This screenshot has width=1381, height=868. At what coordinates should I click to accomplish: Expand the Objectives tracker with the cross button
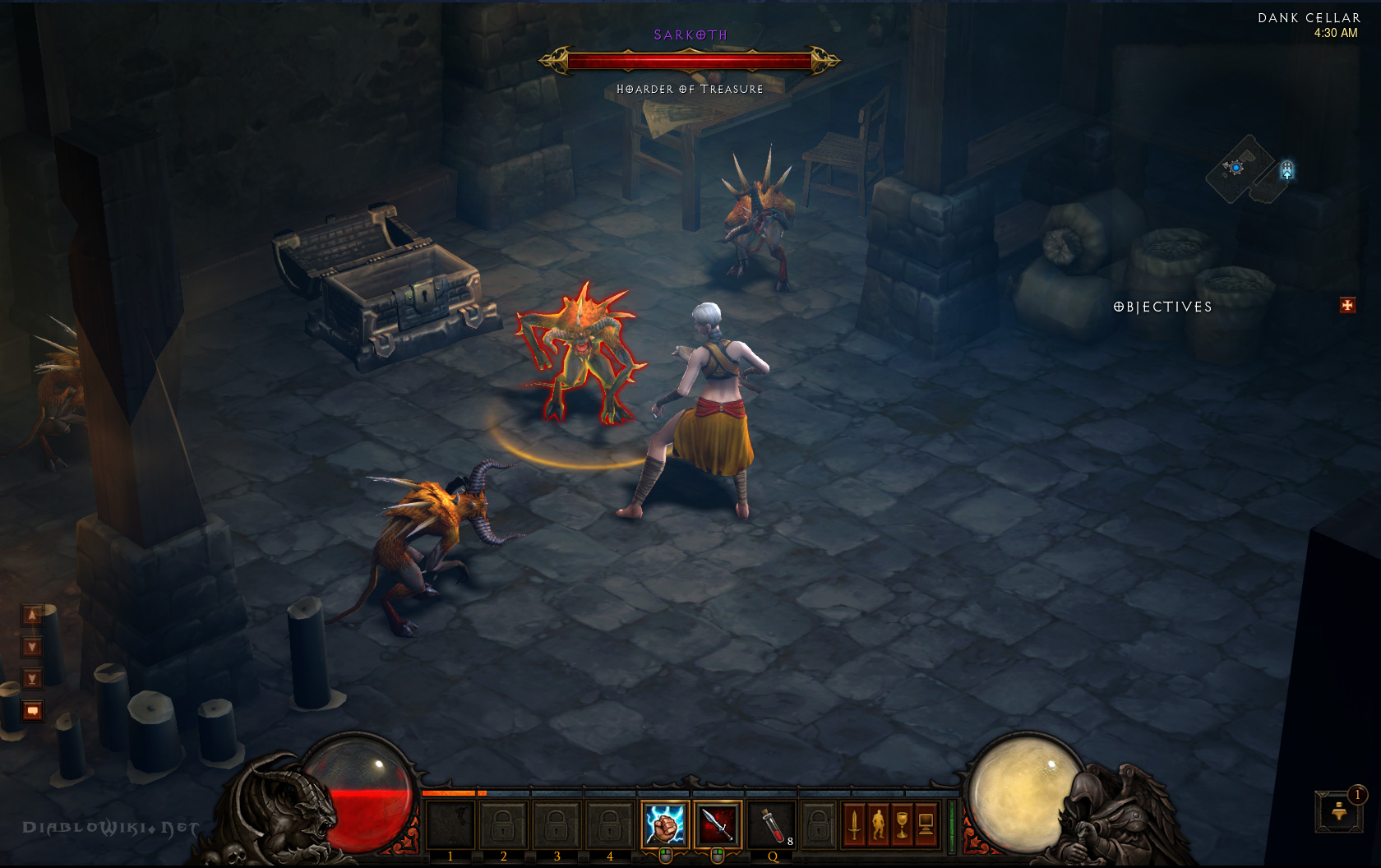pyautogui.click(x=1347, y=306)
